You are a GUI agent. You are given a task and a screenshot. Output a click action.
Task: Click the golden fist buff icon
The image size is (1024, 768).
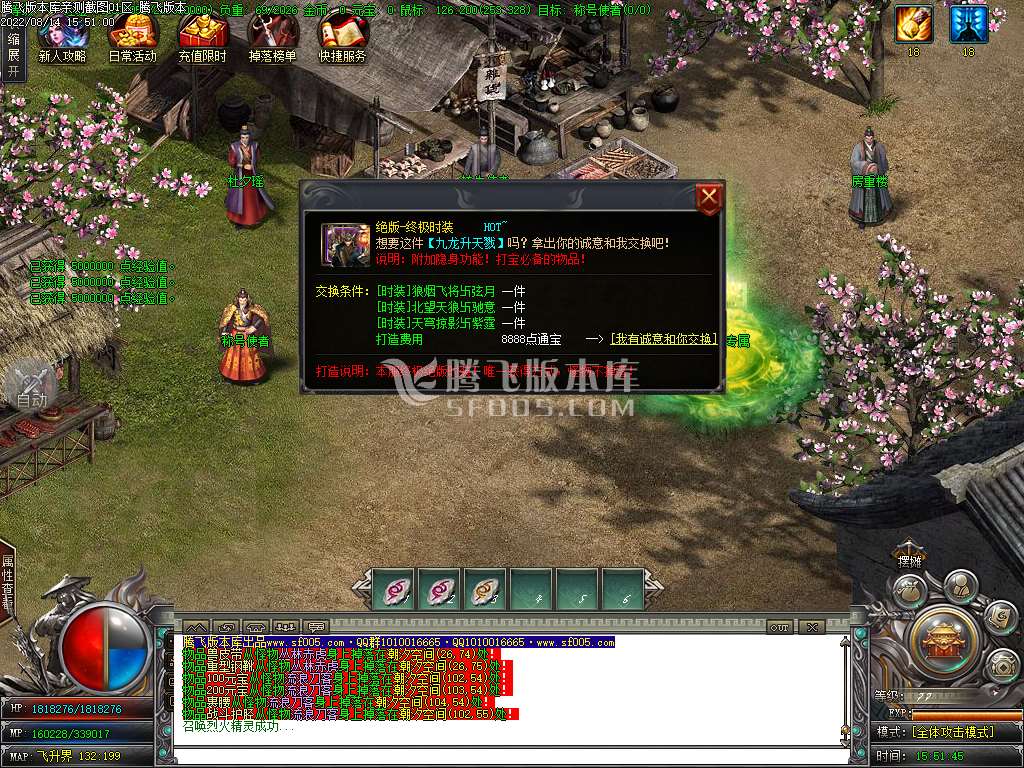913,24
